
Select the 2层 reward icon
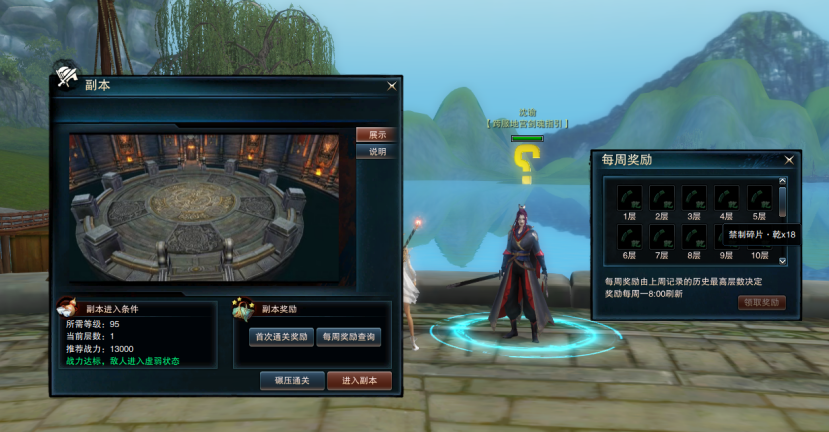coord(661,197)
